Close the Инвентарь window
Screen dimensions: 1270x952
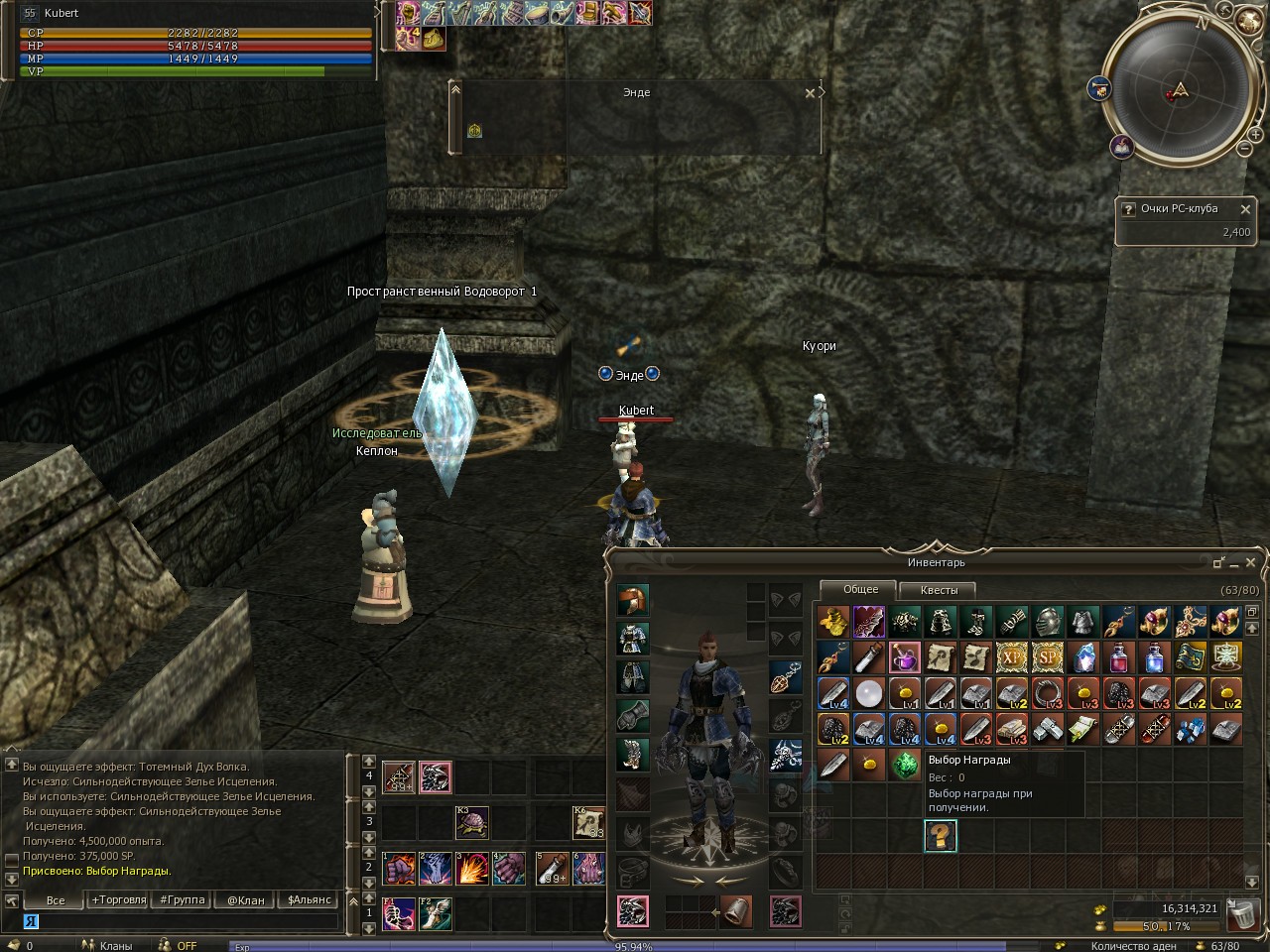[1251, 562]
